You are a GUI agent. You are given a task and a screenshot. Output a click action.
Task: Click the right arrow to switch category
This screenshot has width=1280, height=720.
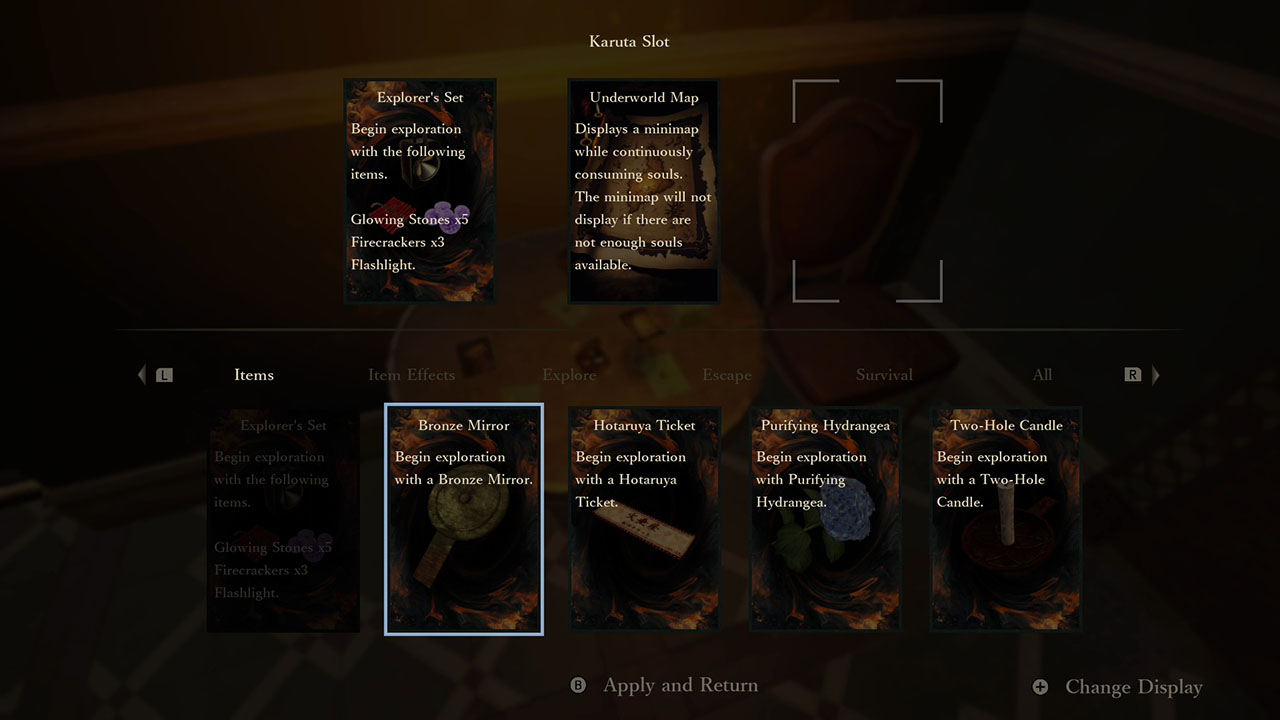click(1155, 374)
